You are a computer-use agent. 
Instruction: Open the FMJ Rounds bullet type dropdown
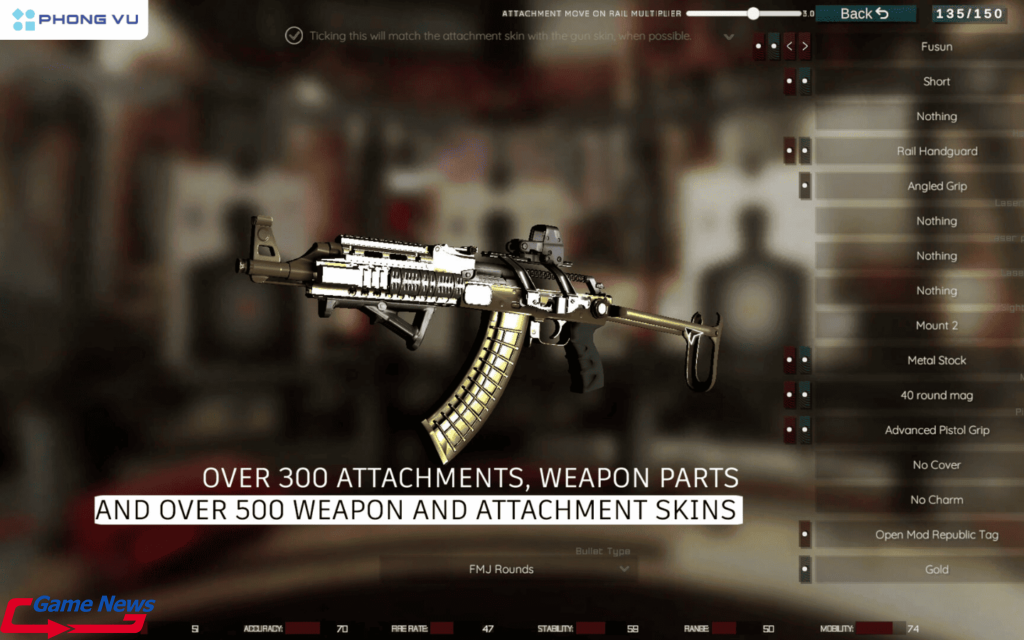(x=508, y=569)
